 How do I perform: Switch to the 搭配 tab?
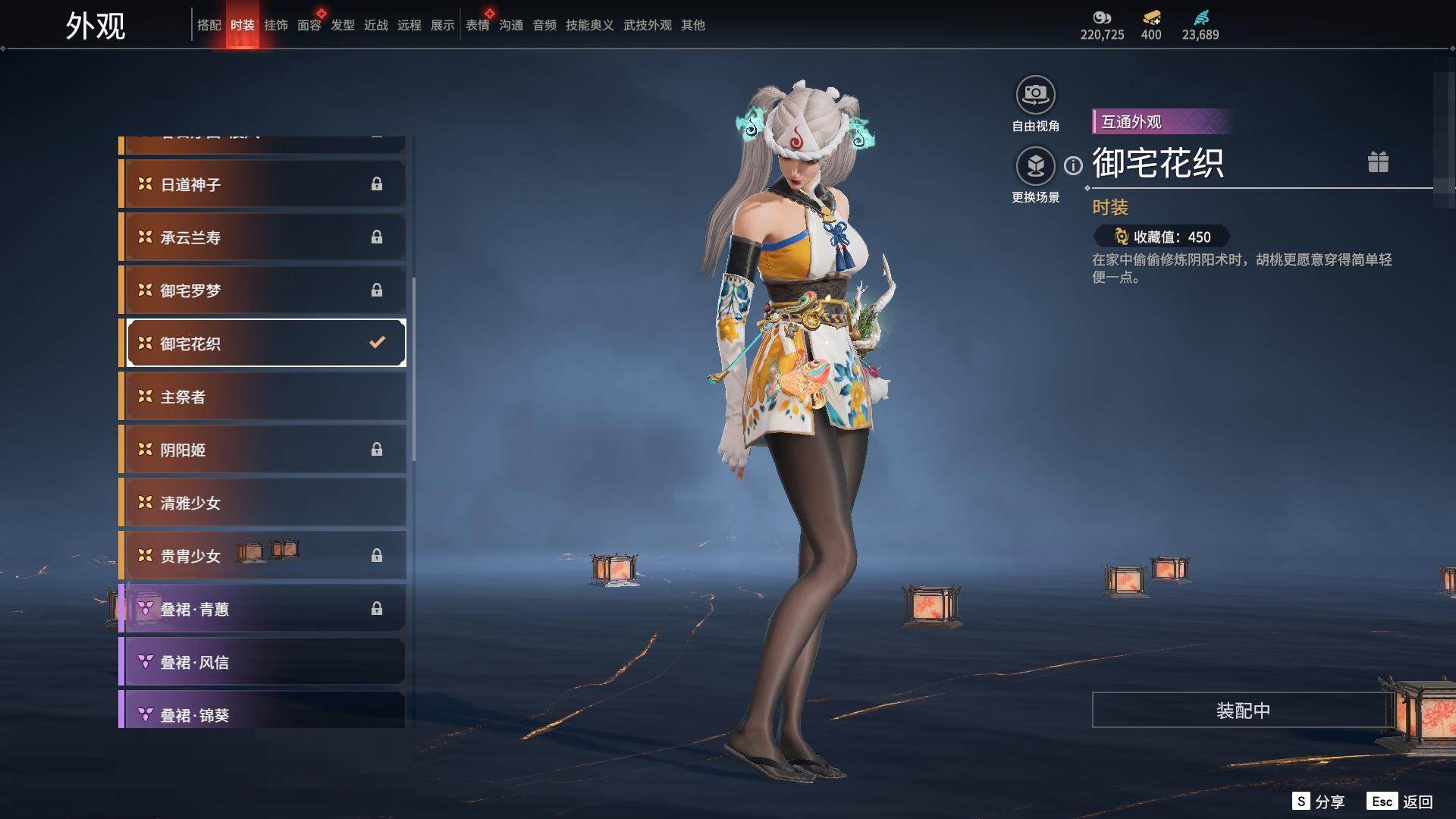(x=209, y=25)
